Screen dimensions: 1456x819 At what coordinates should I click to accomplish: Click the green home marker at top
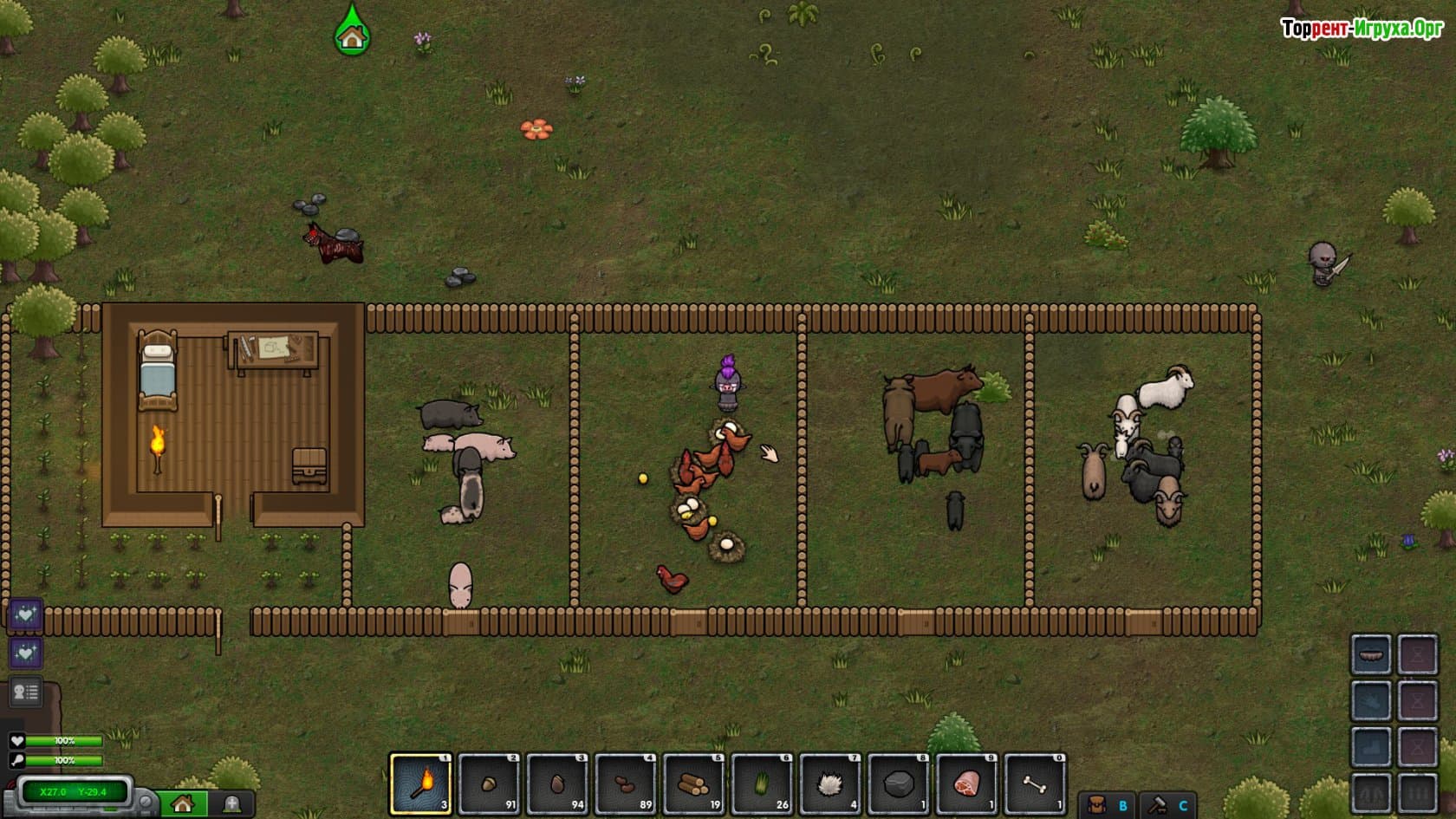coord(352,35)
